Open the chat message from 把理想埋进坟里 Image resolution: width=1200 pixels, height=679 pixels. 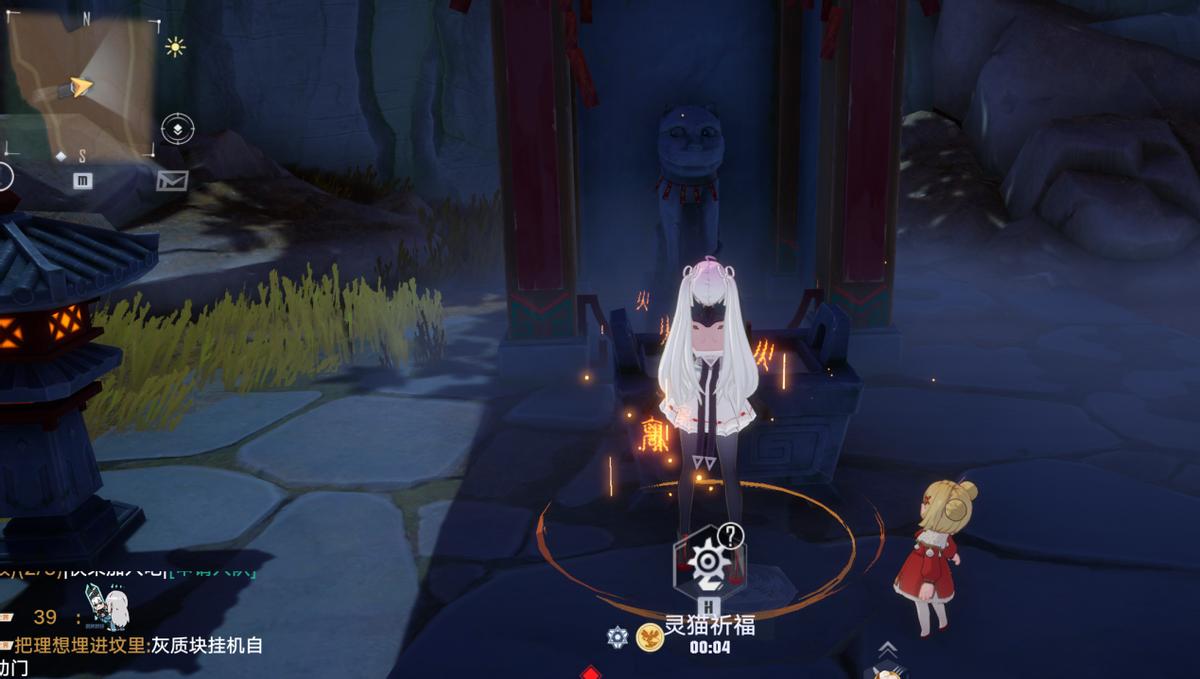tap(138, 646)
